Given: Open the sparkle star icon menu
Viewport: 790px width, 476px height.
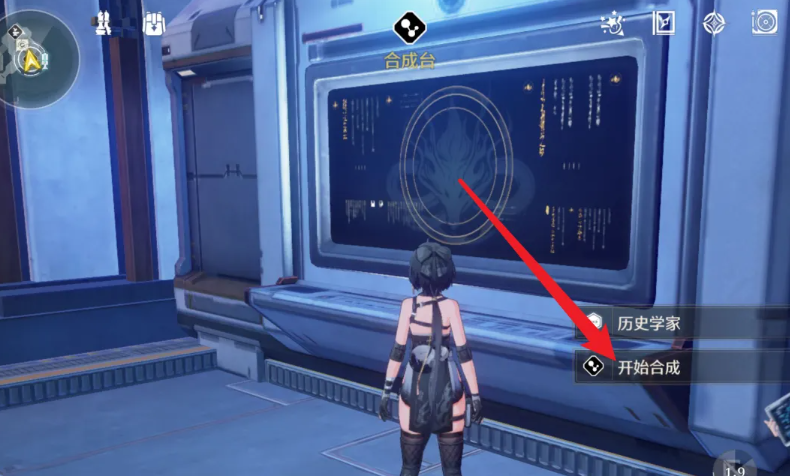Looking at the screenshot, I should coord(612,23).
